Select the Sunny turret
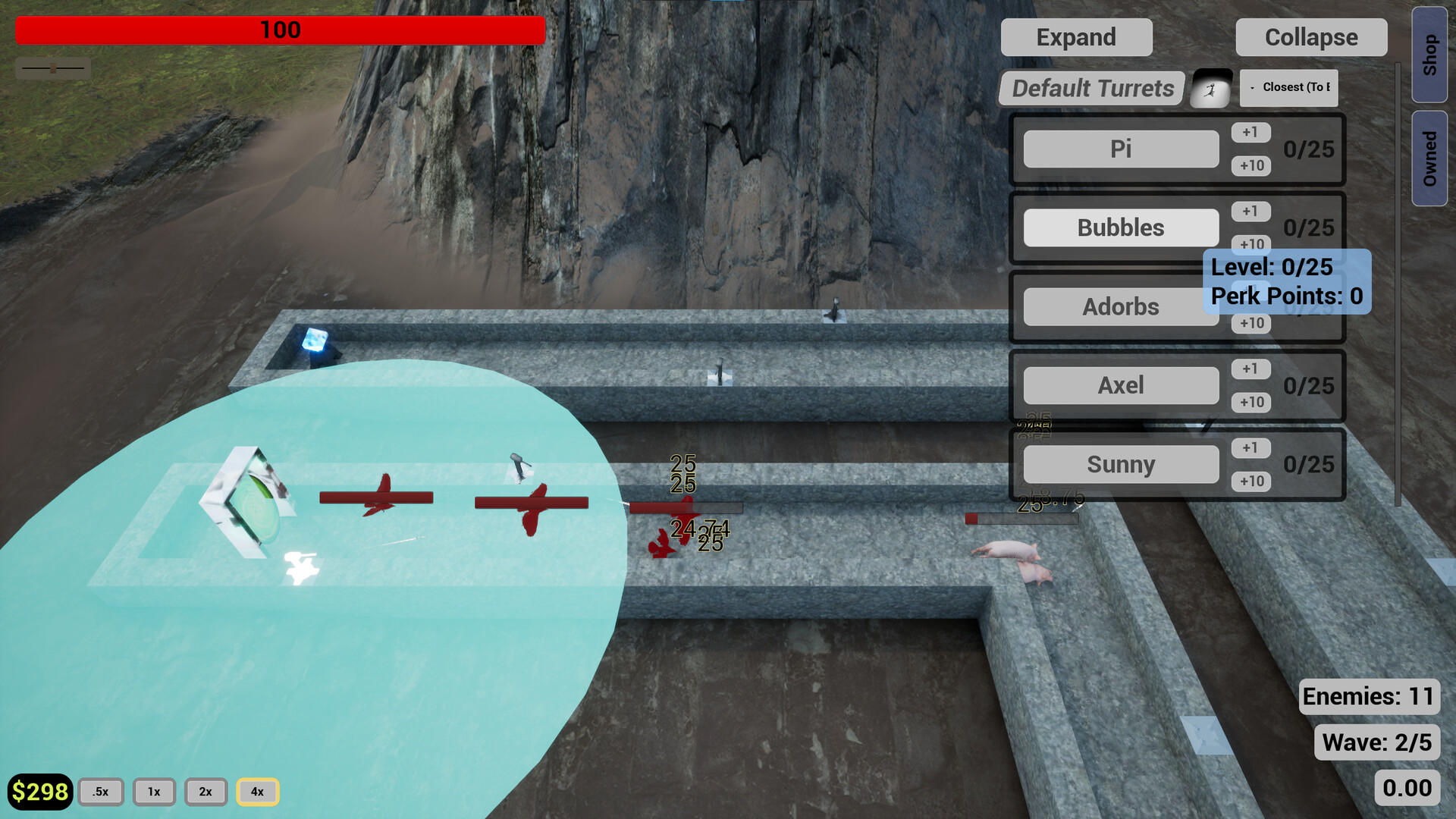This screenshot has height=819, width=1456. 1120,463
